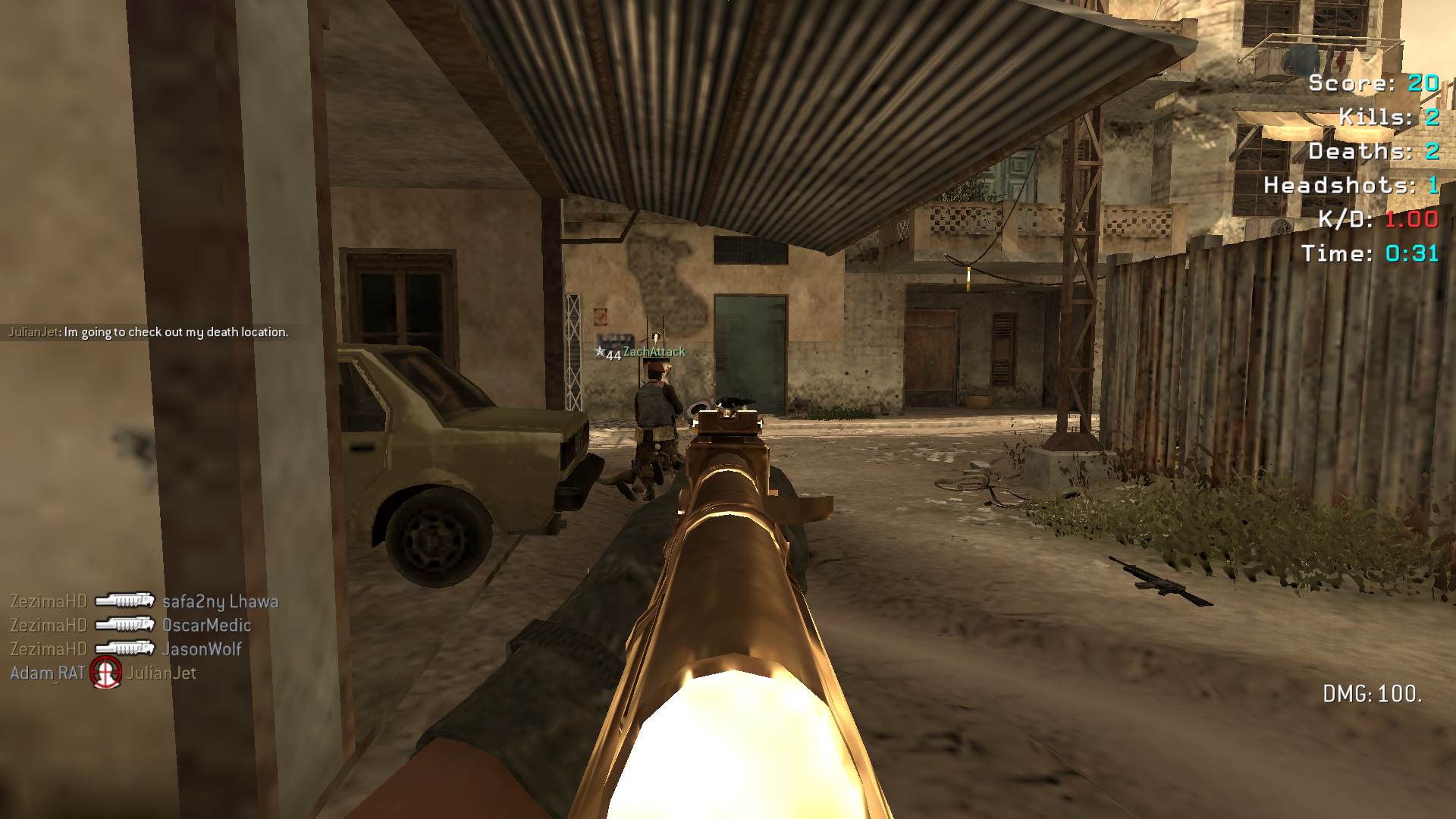
Task: Click the headshot icon beside Adam_RAT
Action: click(106, 673)
